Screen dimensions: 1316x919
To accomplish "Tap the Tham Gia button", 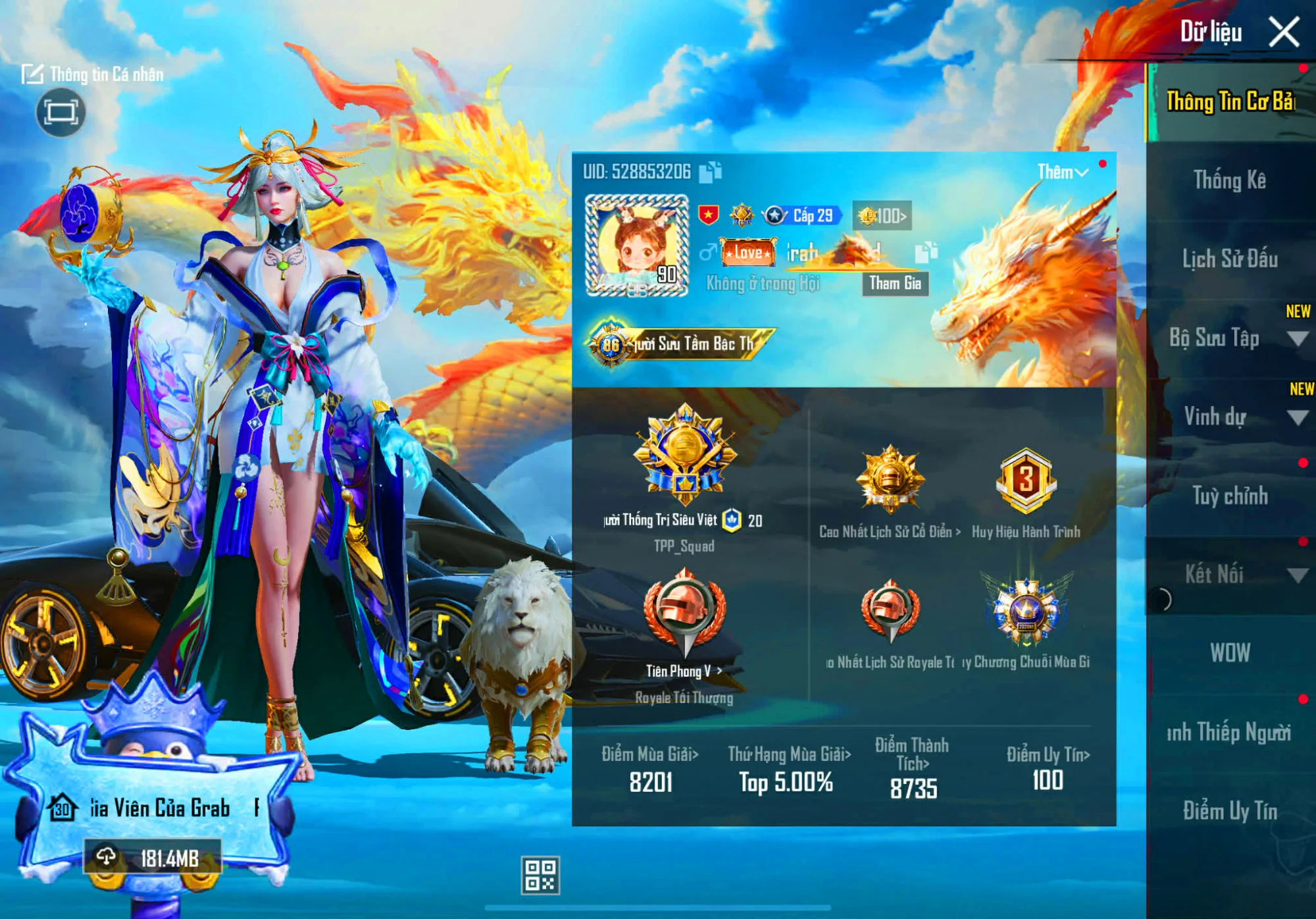I will (x=895, y=284).
